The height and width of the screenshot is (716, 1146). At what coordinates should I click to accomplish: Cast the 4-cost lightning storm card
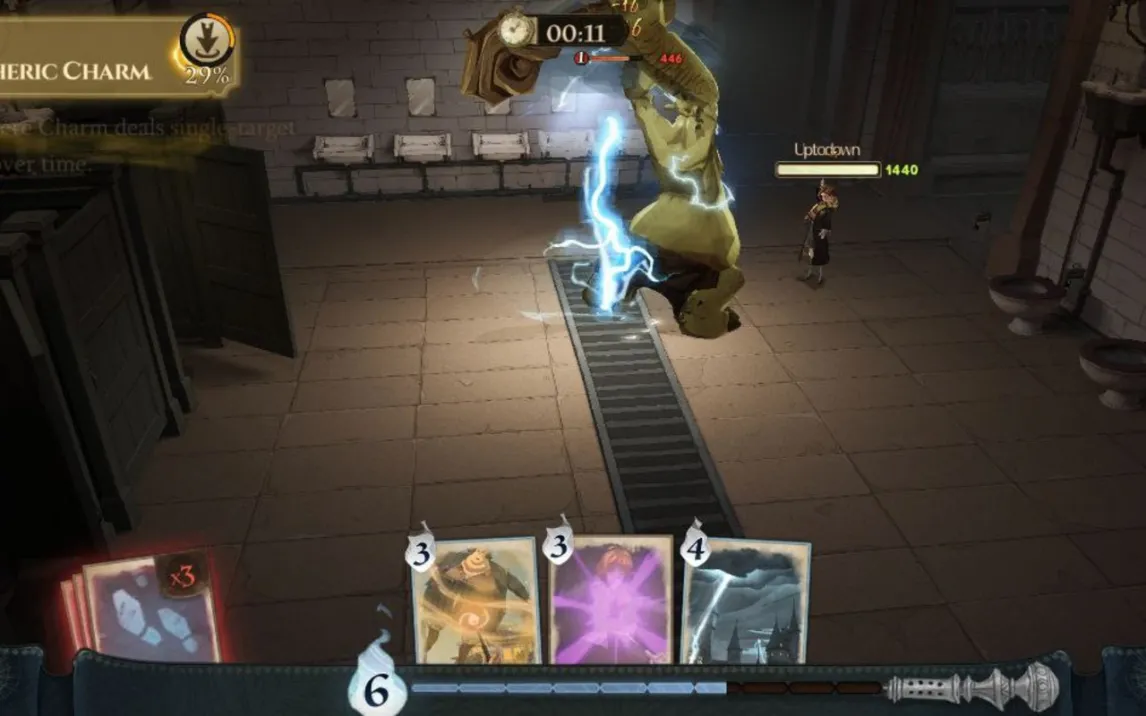click(x=746, y=600)
